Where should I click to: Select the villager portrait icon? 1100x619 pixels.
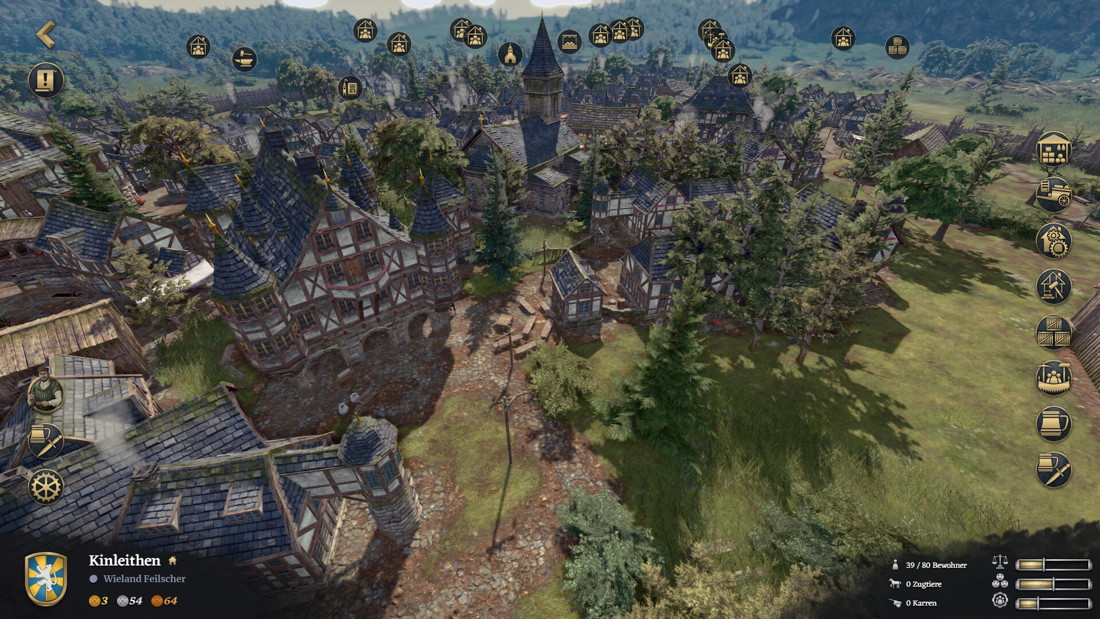click(45, 393)
